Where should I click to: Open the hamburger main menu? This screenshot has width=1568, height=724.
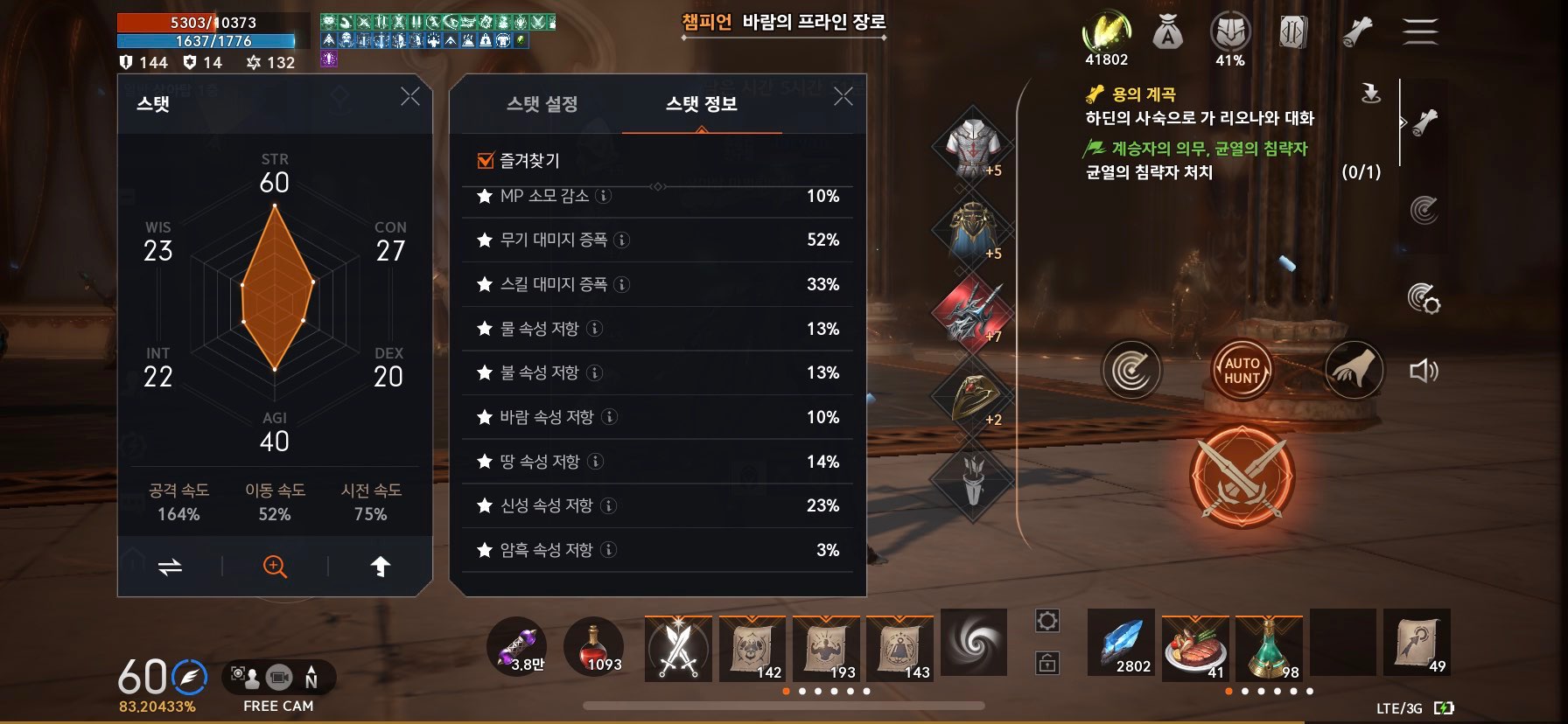[x=1417, y=31]
